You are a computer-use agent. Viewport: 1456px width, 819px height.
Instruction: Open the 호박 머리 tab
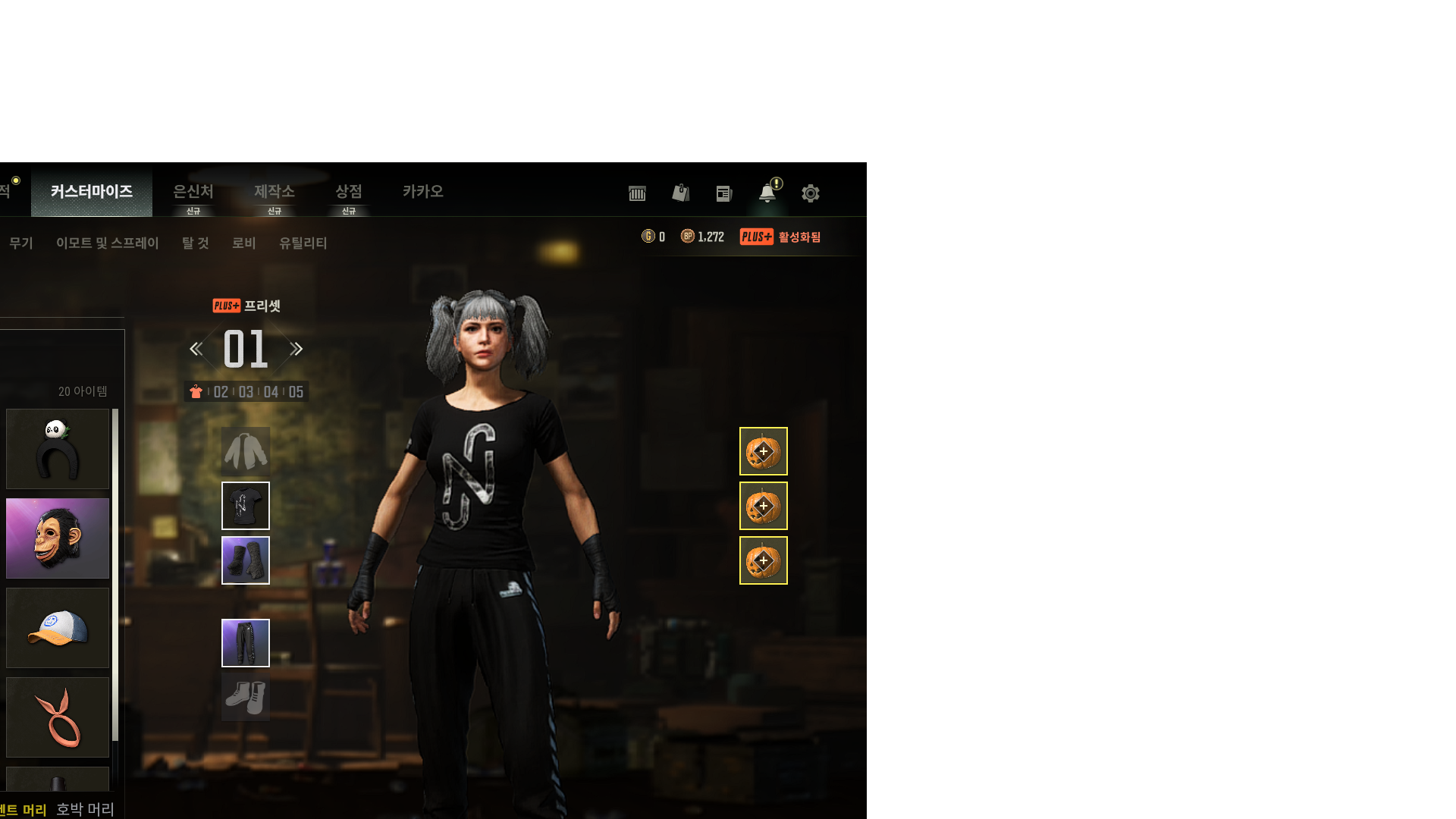point(85,809)
